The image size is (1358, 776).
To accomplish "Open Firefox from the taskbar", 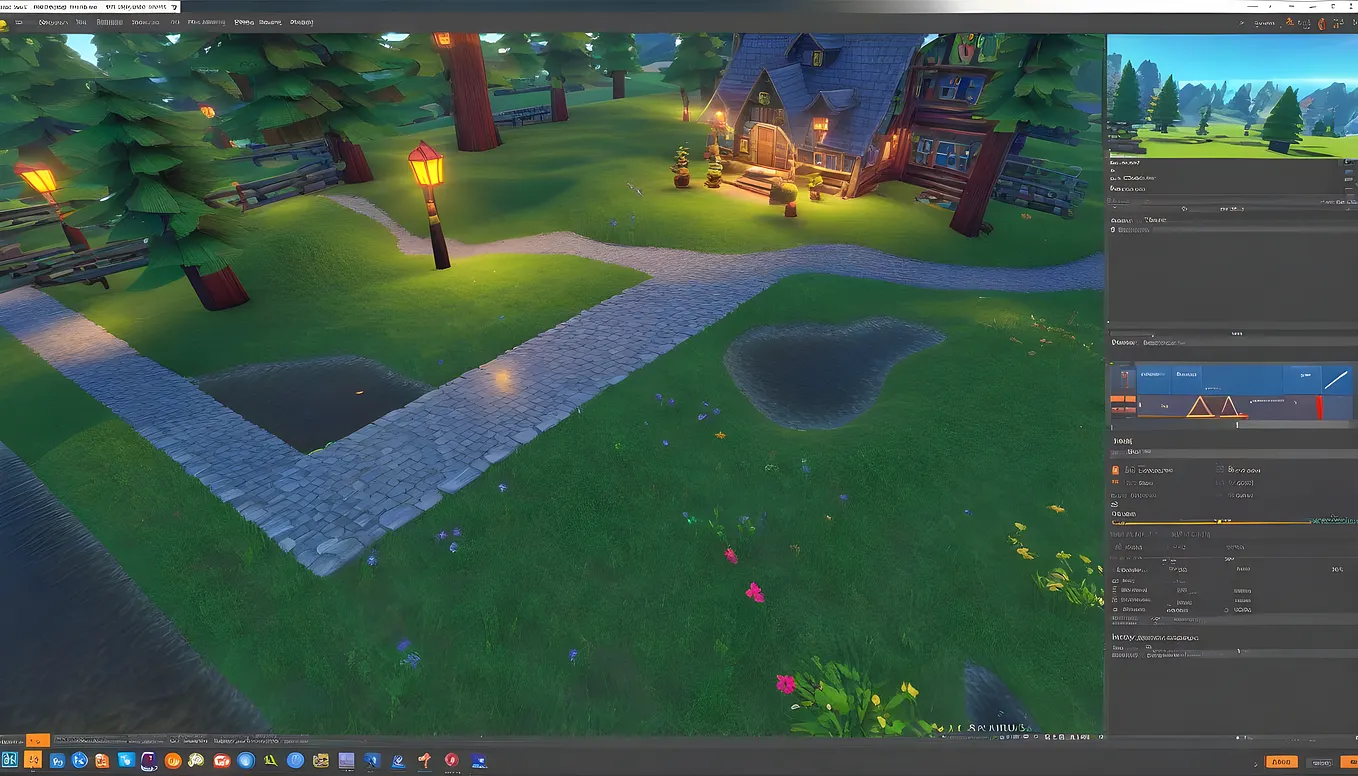I will (x=173, y=760).
